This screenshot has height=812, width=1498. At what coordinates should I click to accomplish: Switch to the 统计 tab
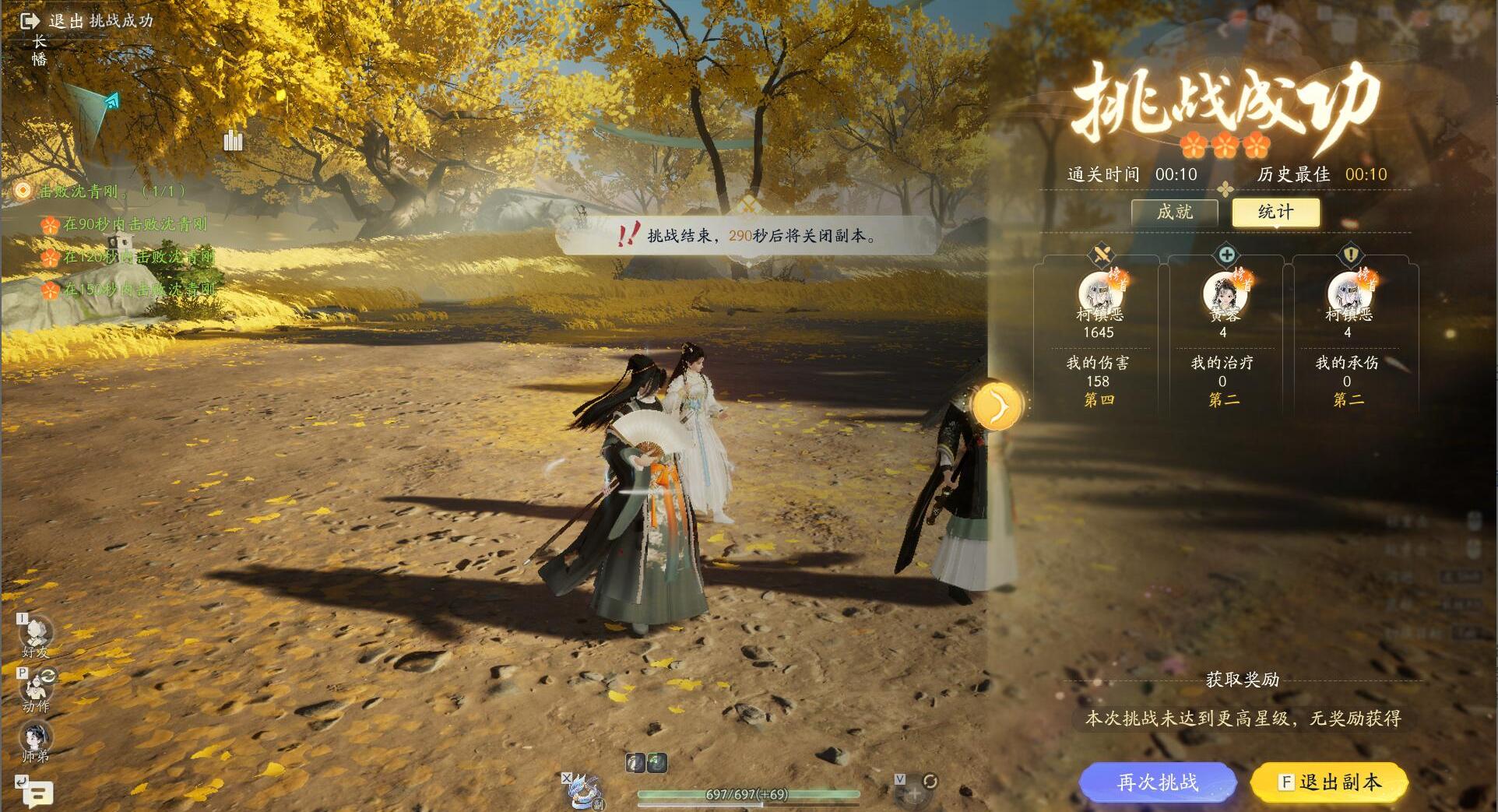1275,213
